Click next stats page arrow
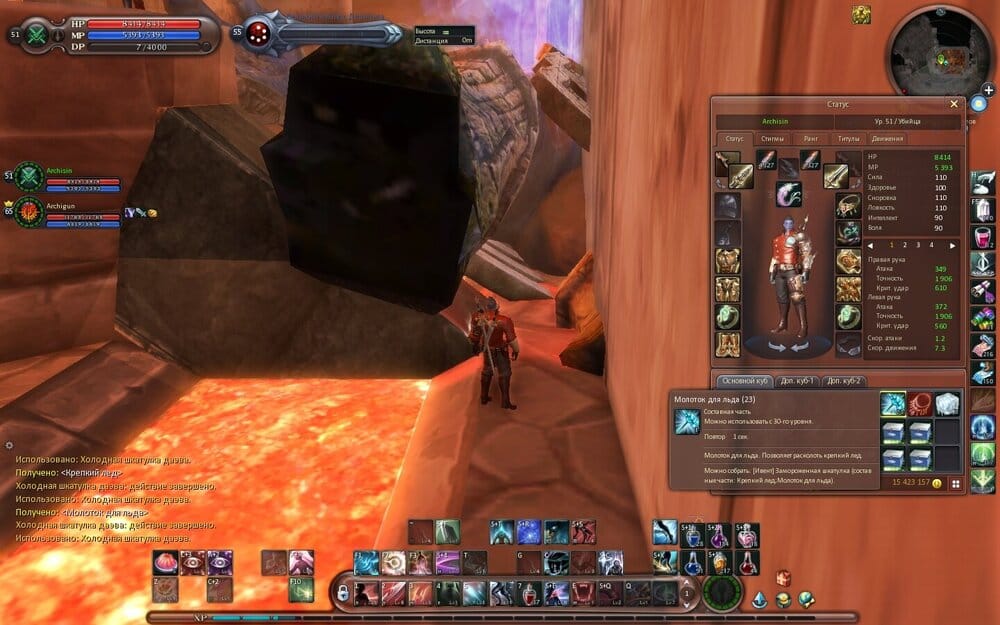The image size is (1000, 625). tap(952, 245)
